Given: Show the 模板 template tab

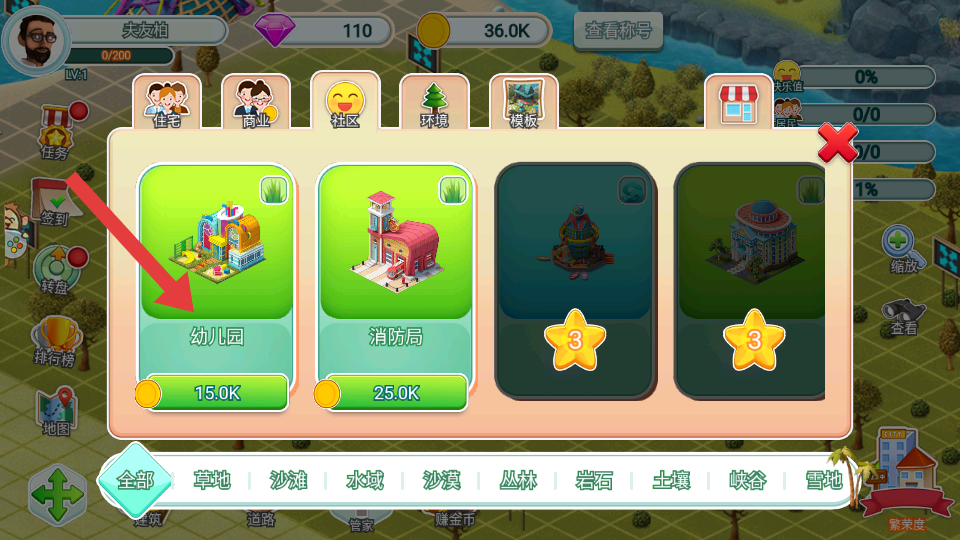Looking at the screenshot, I should click(523, 102).
